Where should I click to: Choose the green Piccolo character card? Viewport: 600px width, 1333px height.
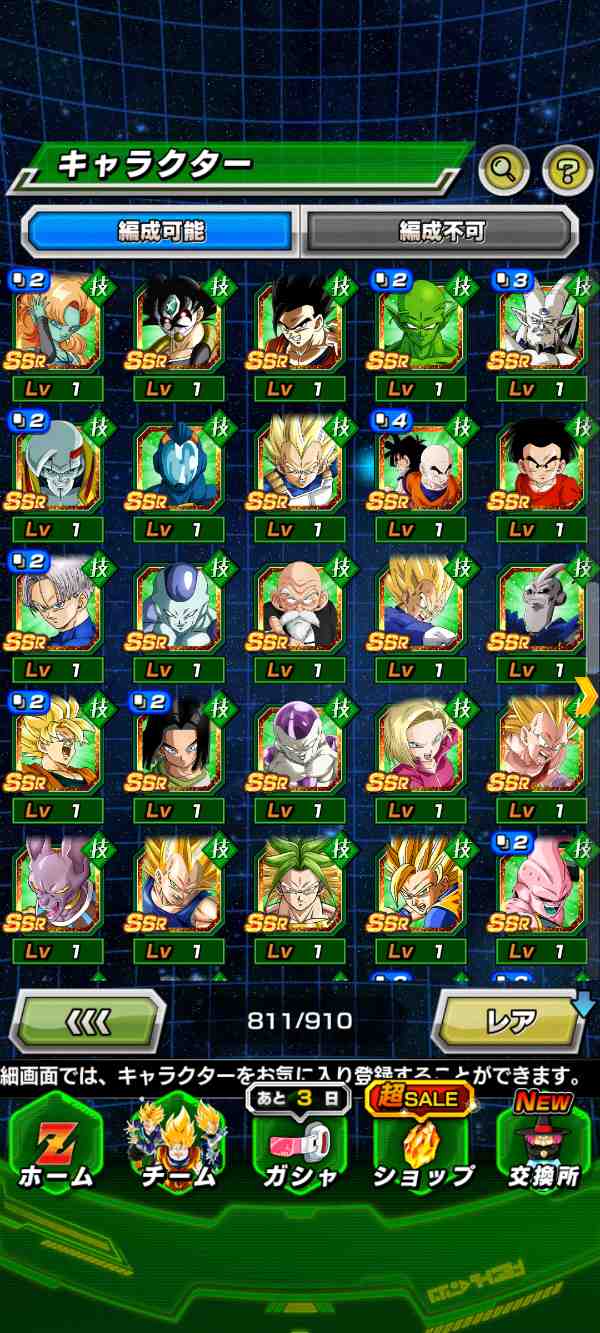422,322
